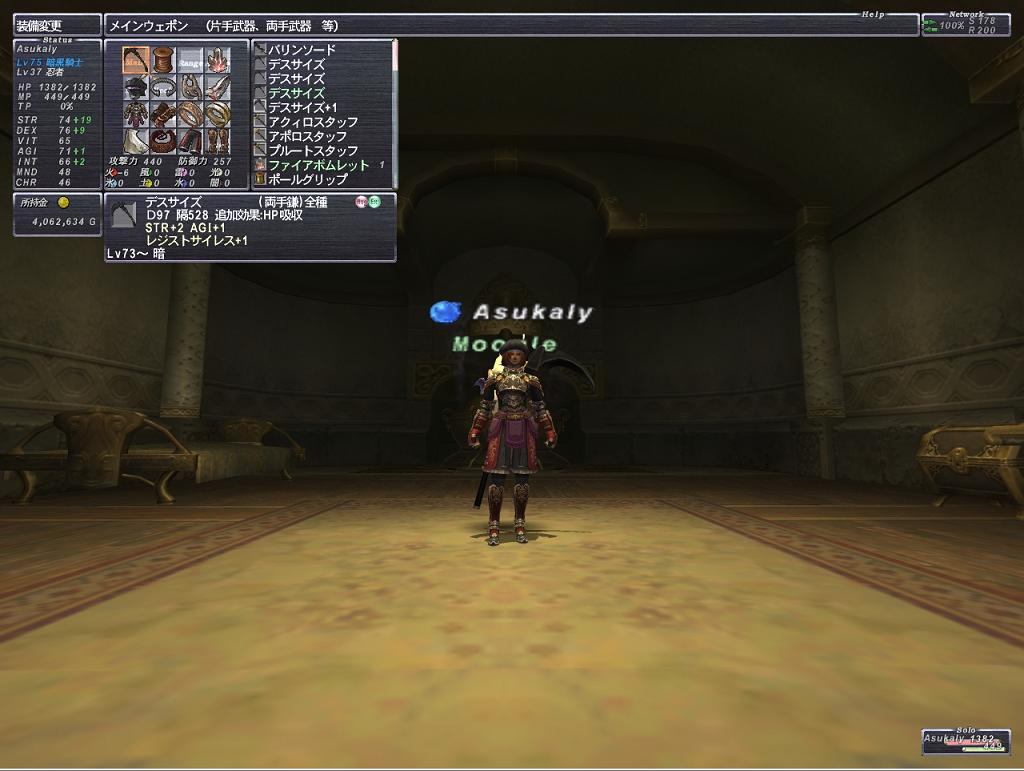
Task: Choose the neck slot torque
Action: tap(163, 87)
